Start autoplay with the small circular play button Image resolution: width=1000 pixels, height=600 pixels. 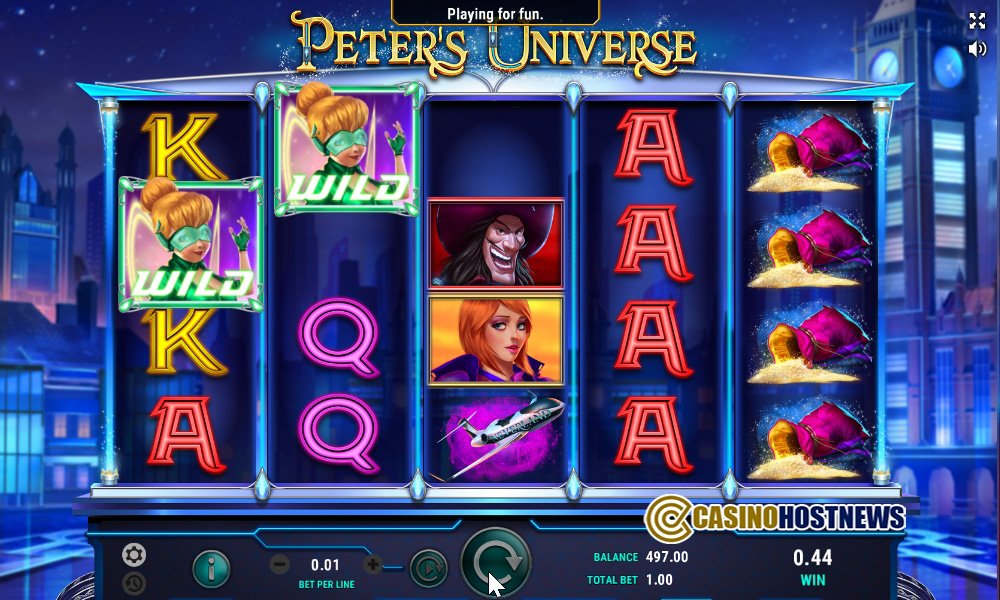coord(427,568)
